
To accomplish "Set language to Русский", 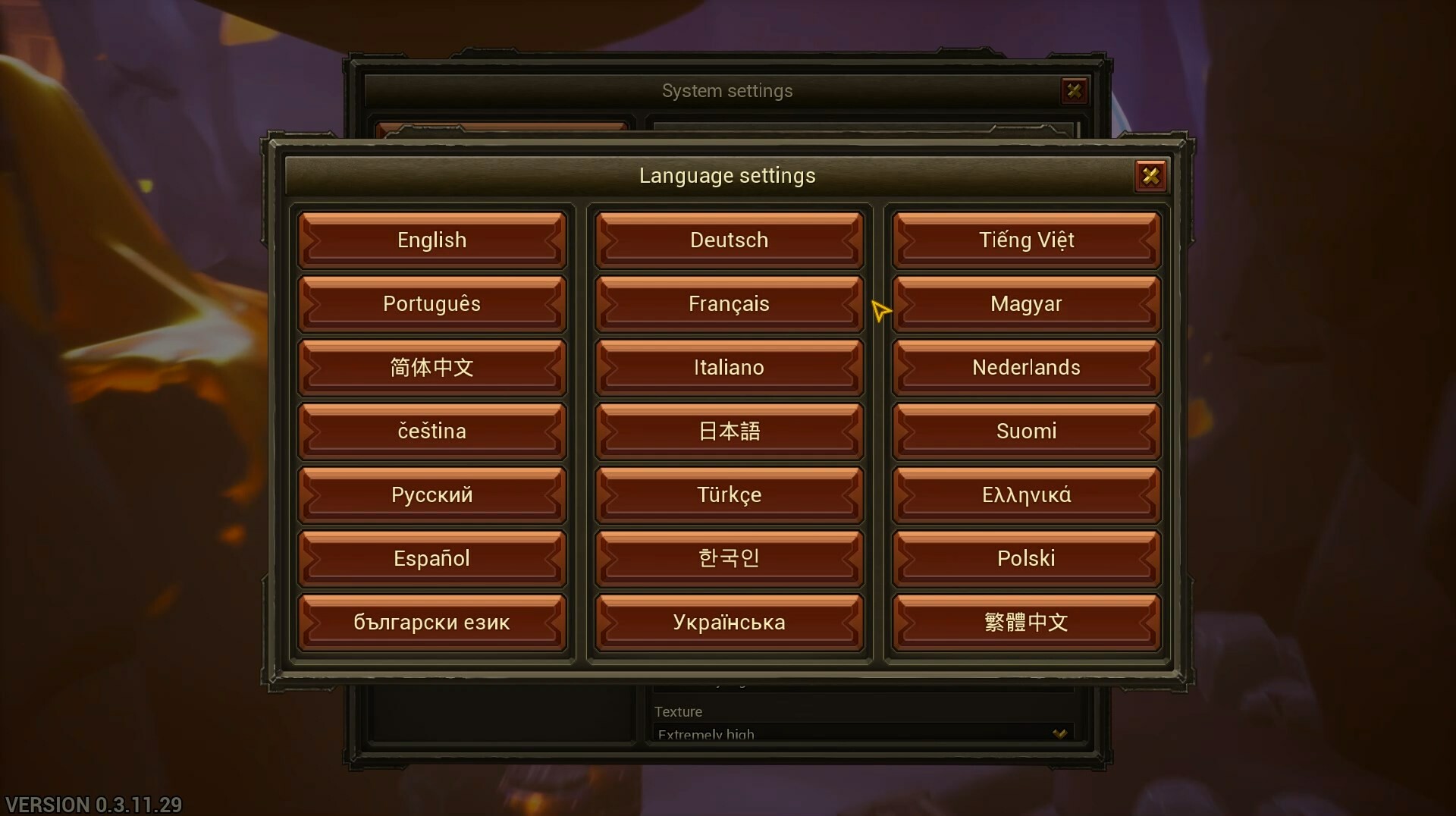I will click(x=431, y=494).
